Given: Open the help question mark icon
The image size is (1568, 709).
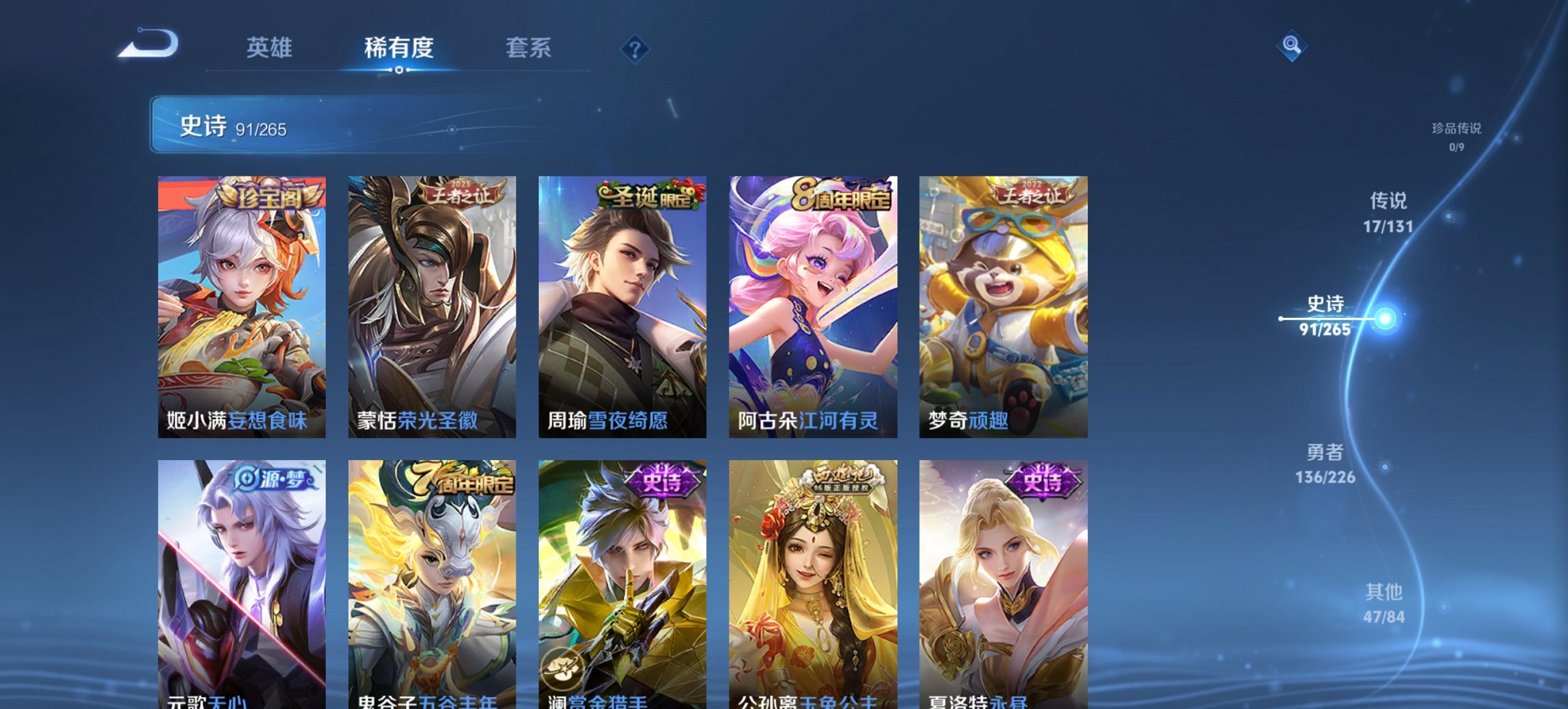Looking at the screenshot, I should pyautogui.click(x=634, y=48).
